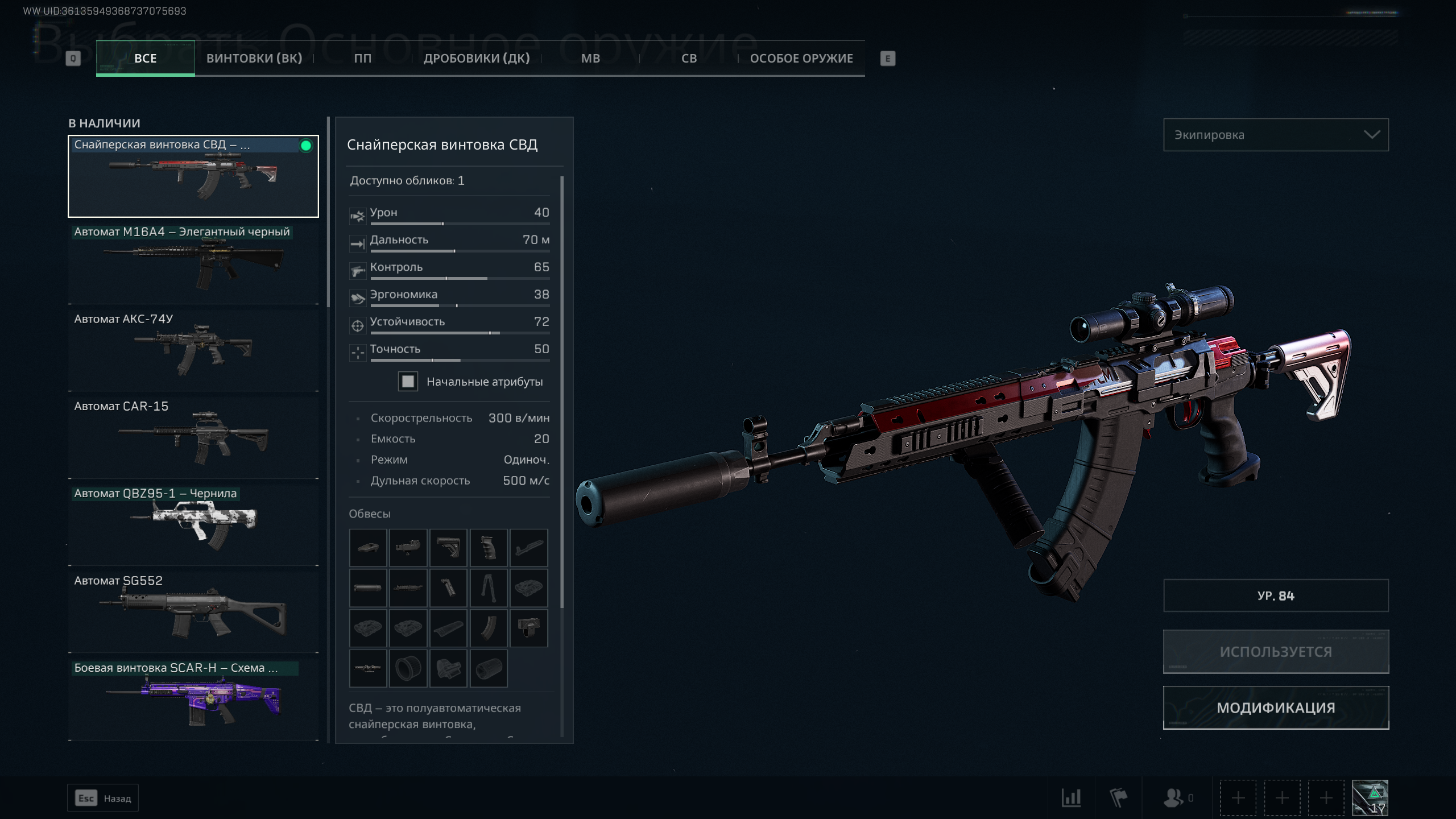Viewport: 1456px width, 819px height.
Task: Open the bar chart statistics icon
Action: pos(1071,798)
